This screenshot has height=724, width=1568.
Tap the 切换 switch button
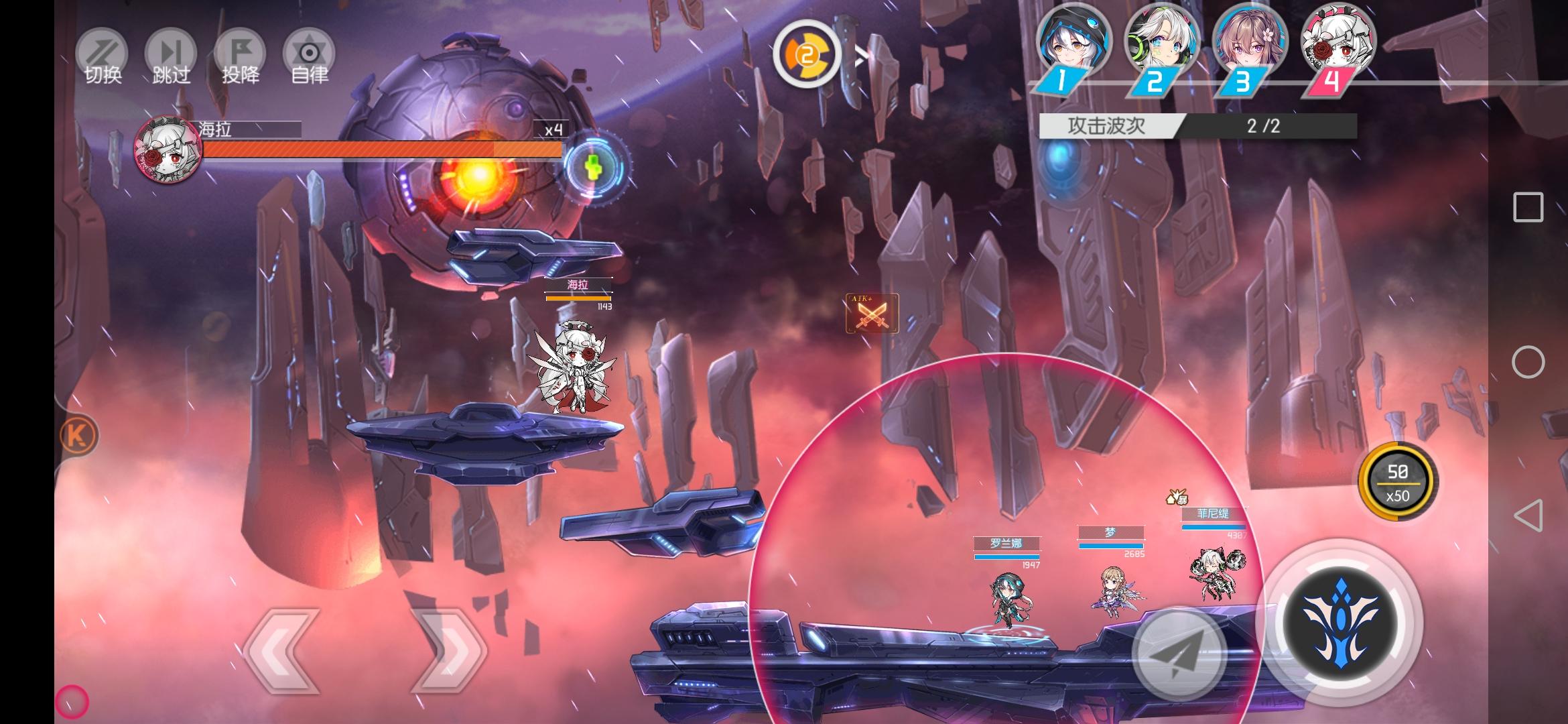click(103, 58)
